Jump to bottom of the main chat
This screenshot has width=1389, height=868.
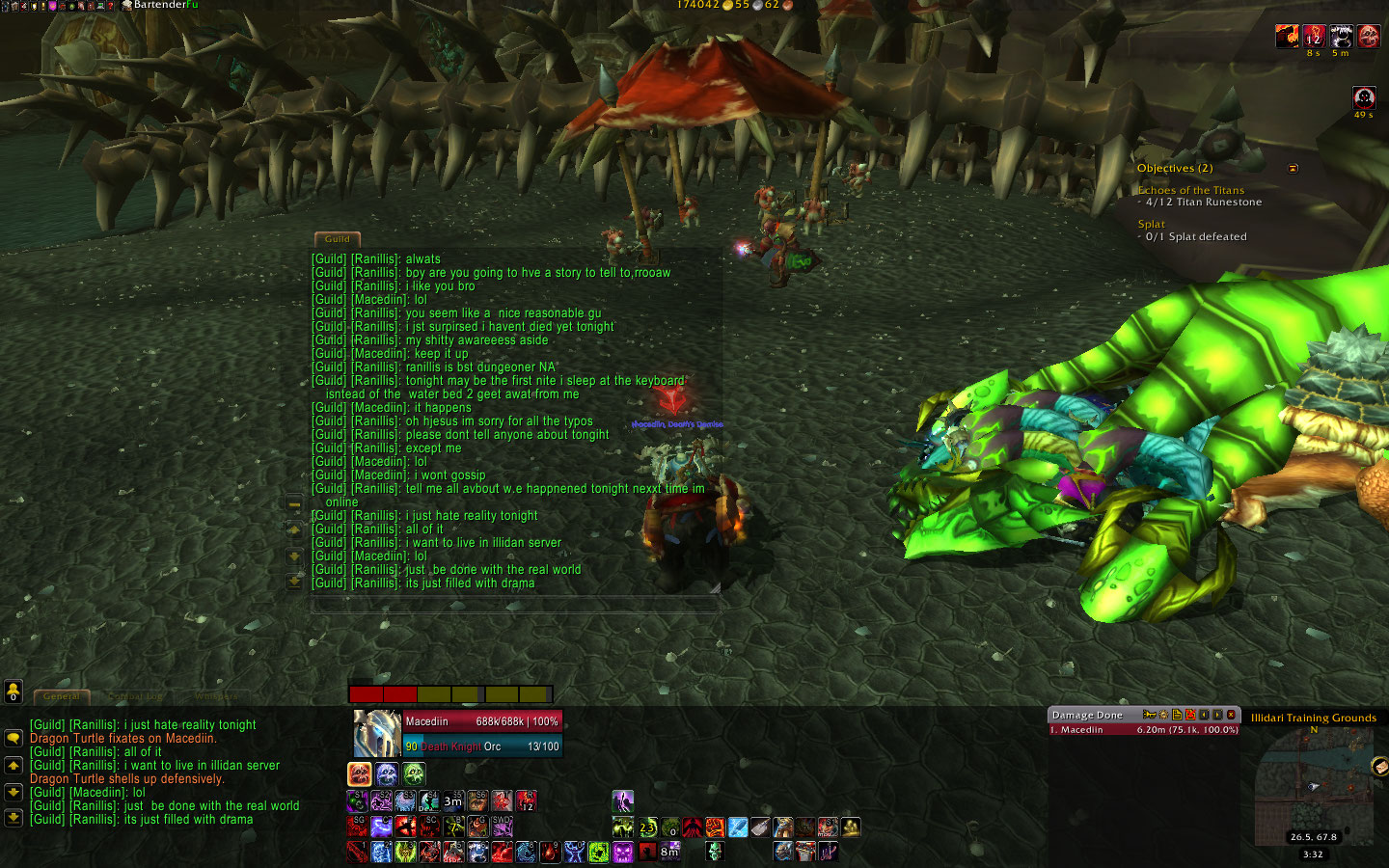tap(14, 818)
